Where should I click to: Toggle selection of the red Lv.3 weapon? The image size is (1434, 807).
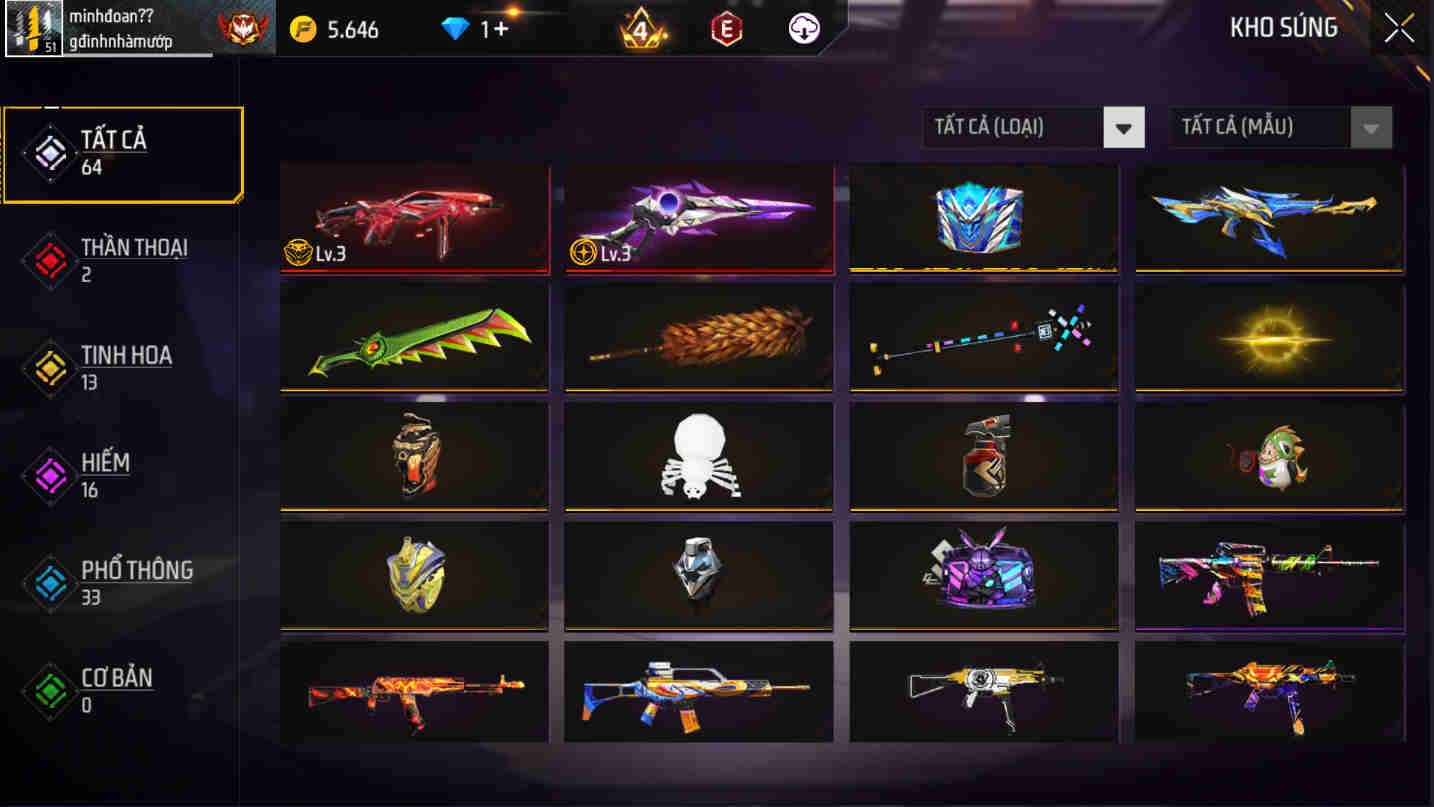[x=414, y=216]
